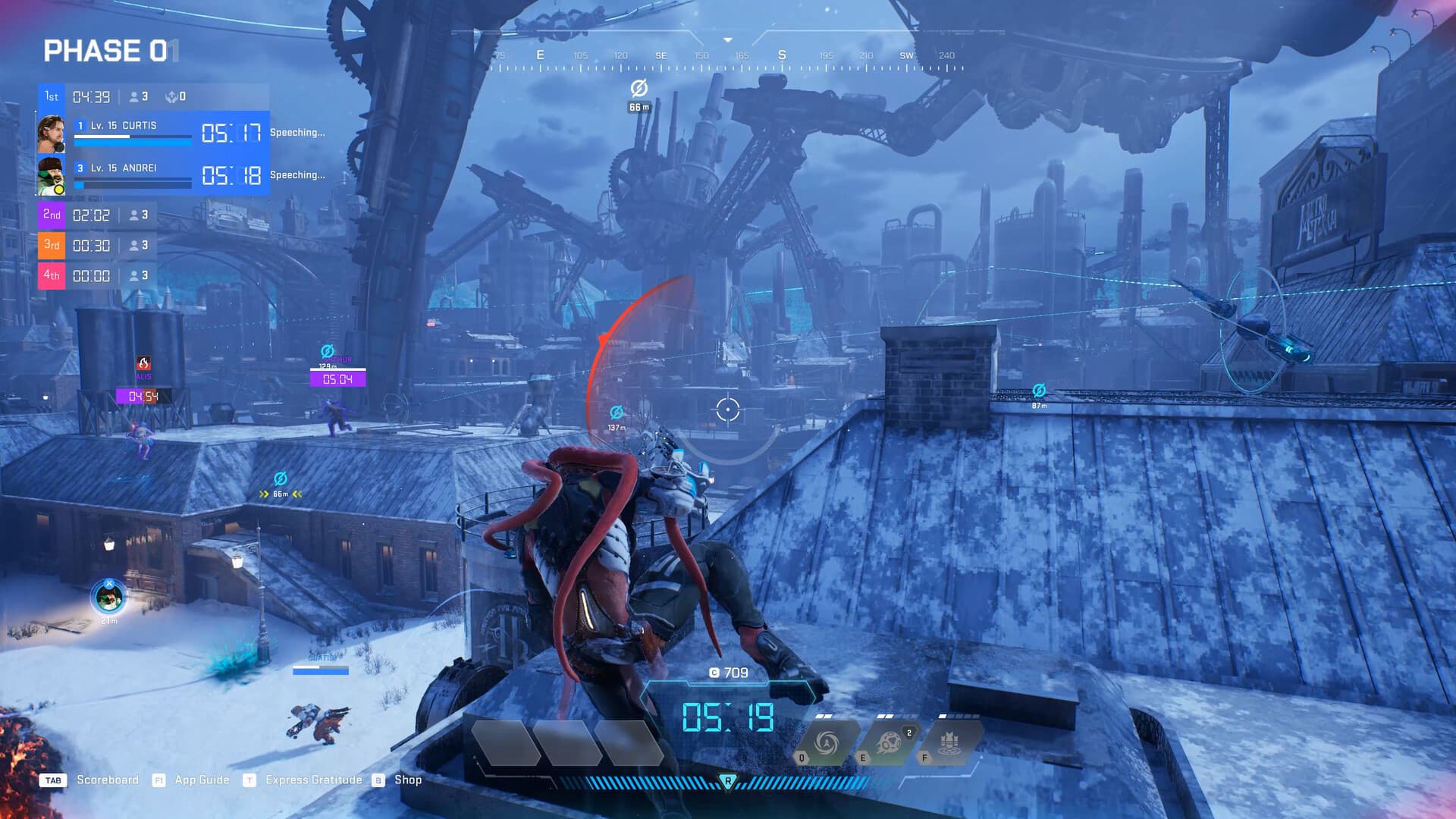Click the objective marker showing 137m
This screenshot has height=819, width=1456.
coord(617,412)
